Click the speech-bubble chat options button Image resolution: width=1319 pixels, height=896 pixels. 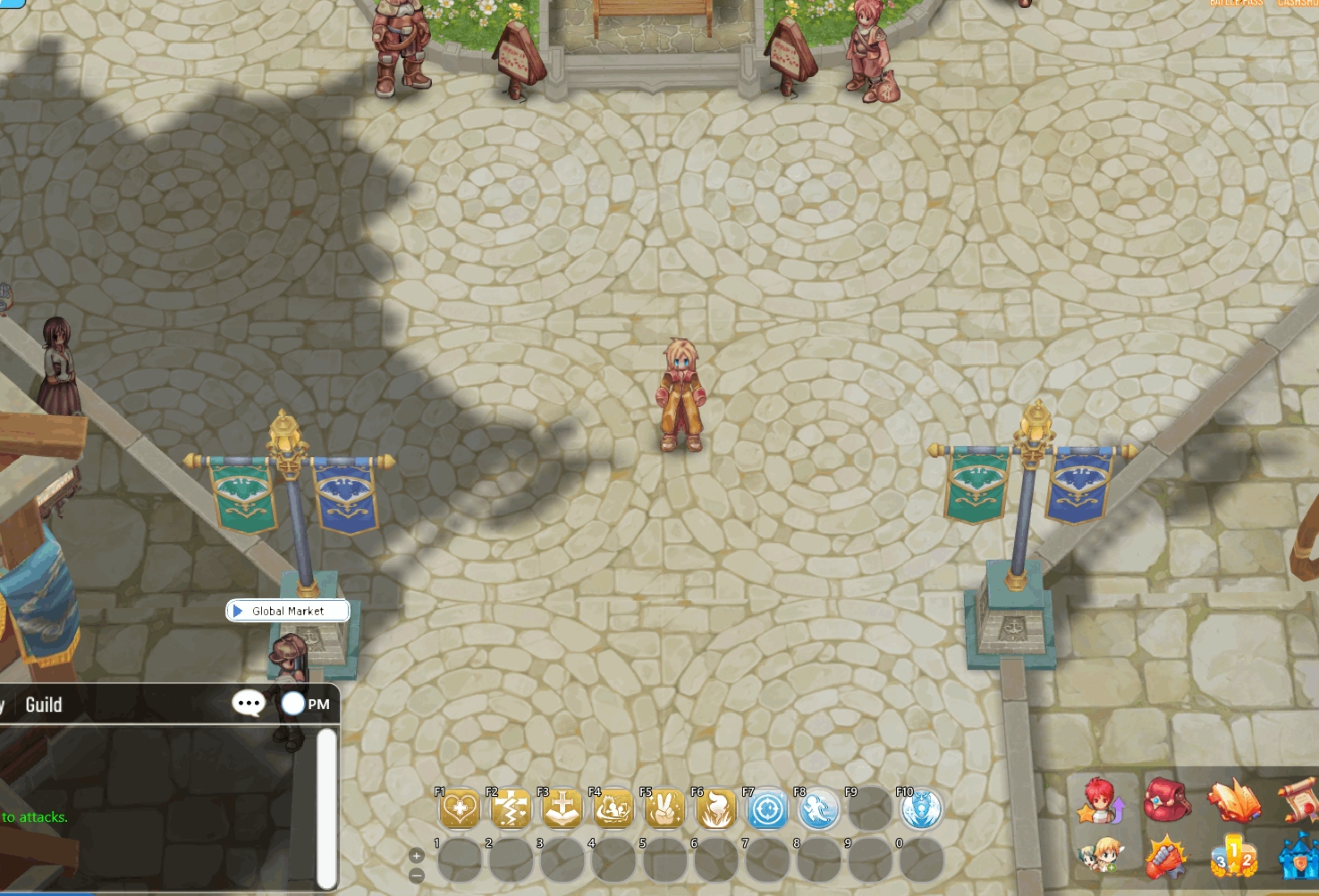pos(249,704)
